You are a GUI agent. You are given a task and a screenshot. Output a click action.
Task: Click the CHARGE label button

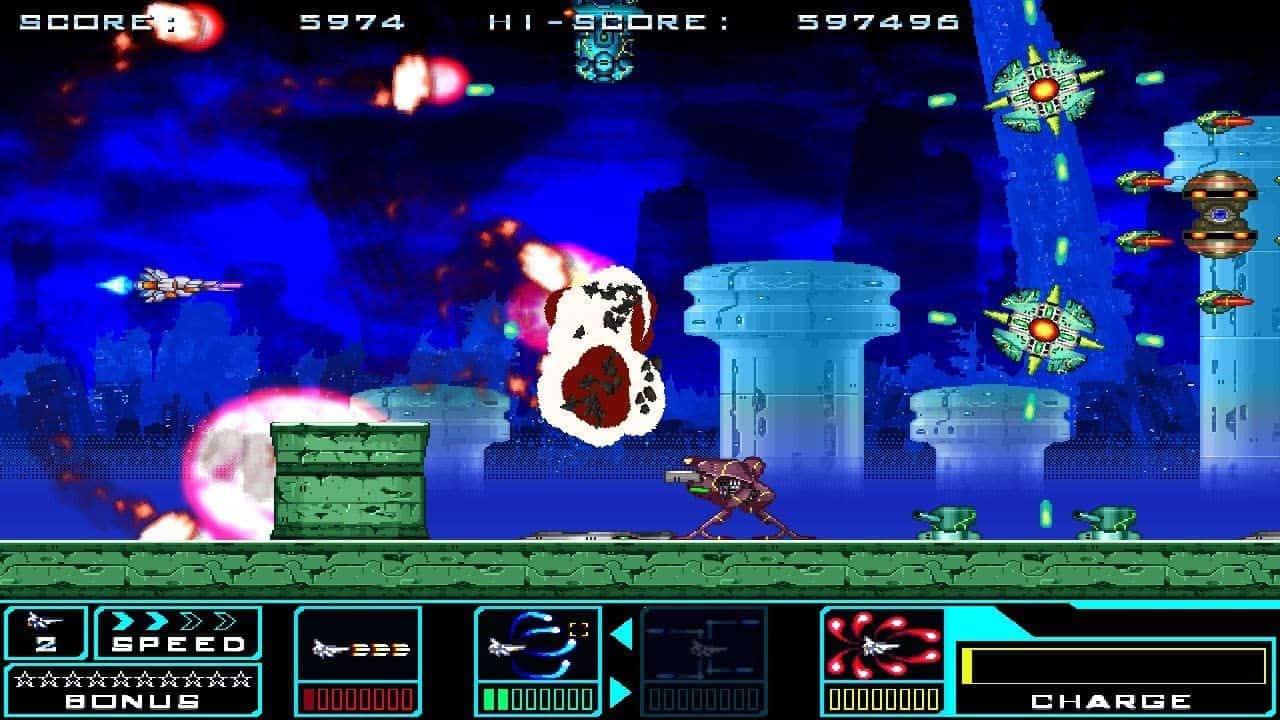[x=1109, y=701]
